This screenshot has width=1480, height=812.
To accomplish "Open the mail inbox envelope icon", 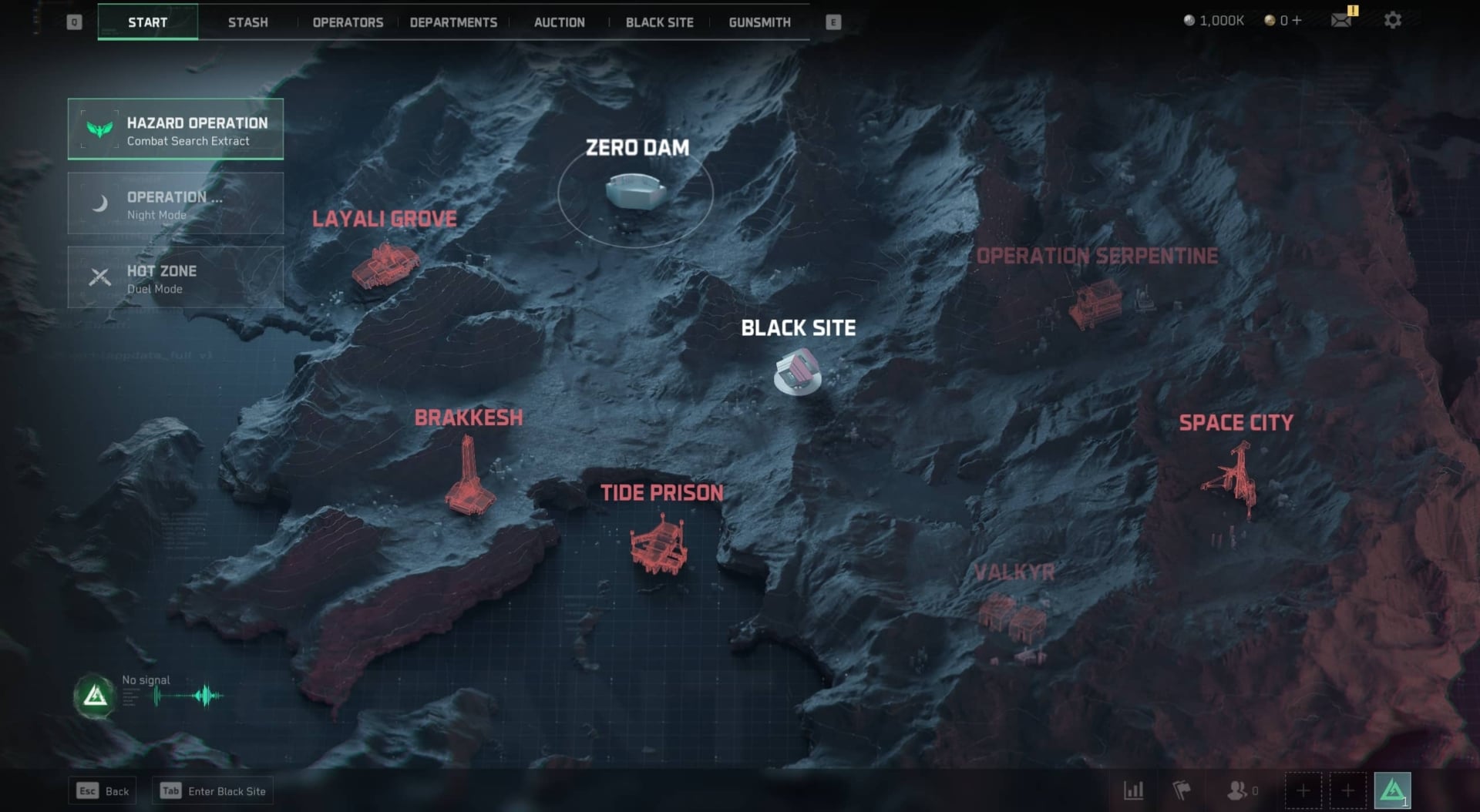I will click(x=1341, y=20).
